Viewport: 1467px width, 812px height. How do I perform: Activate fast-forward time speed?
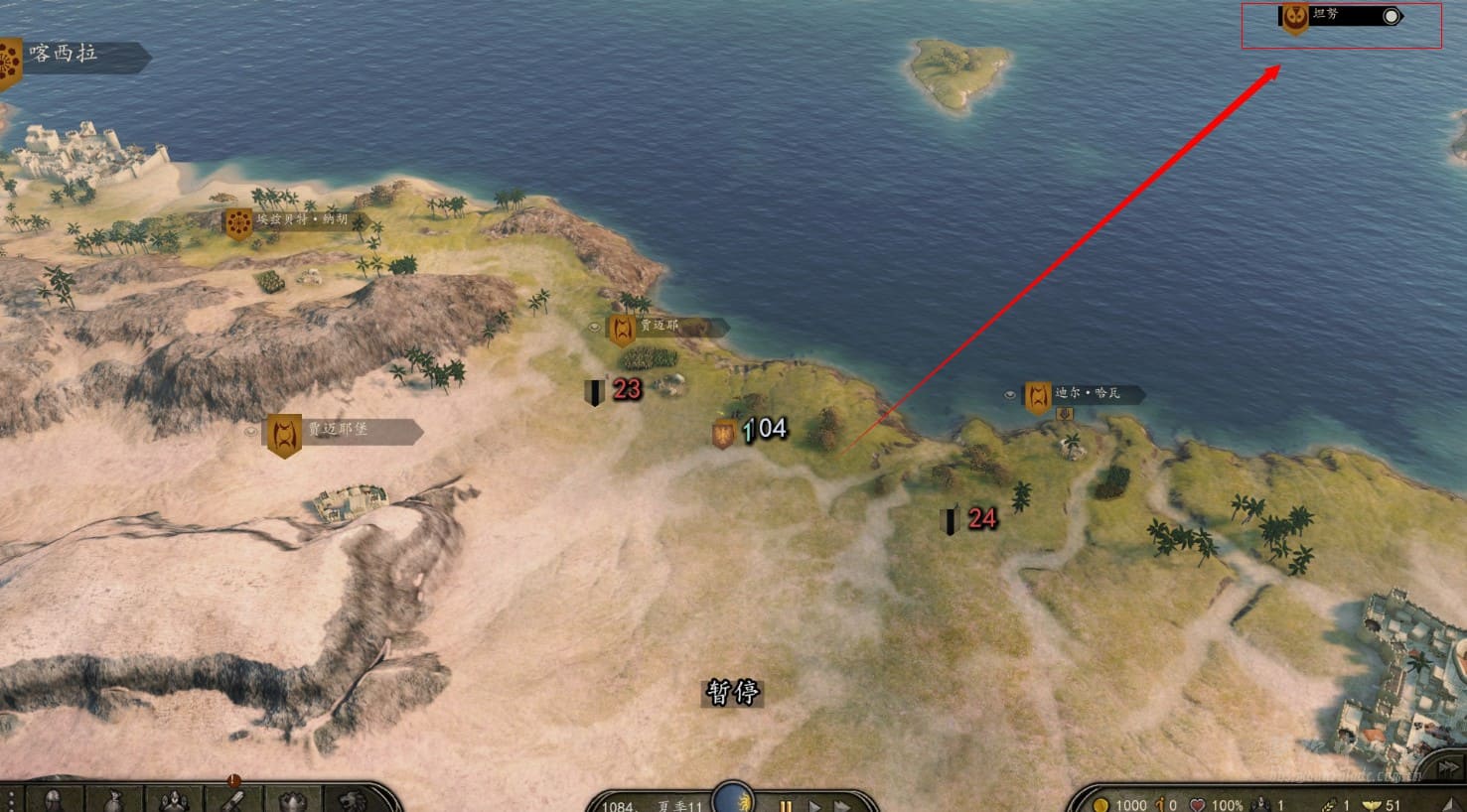pos(841,806)
